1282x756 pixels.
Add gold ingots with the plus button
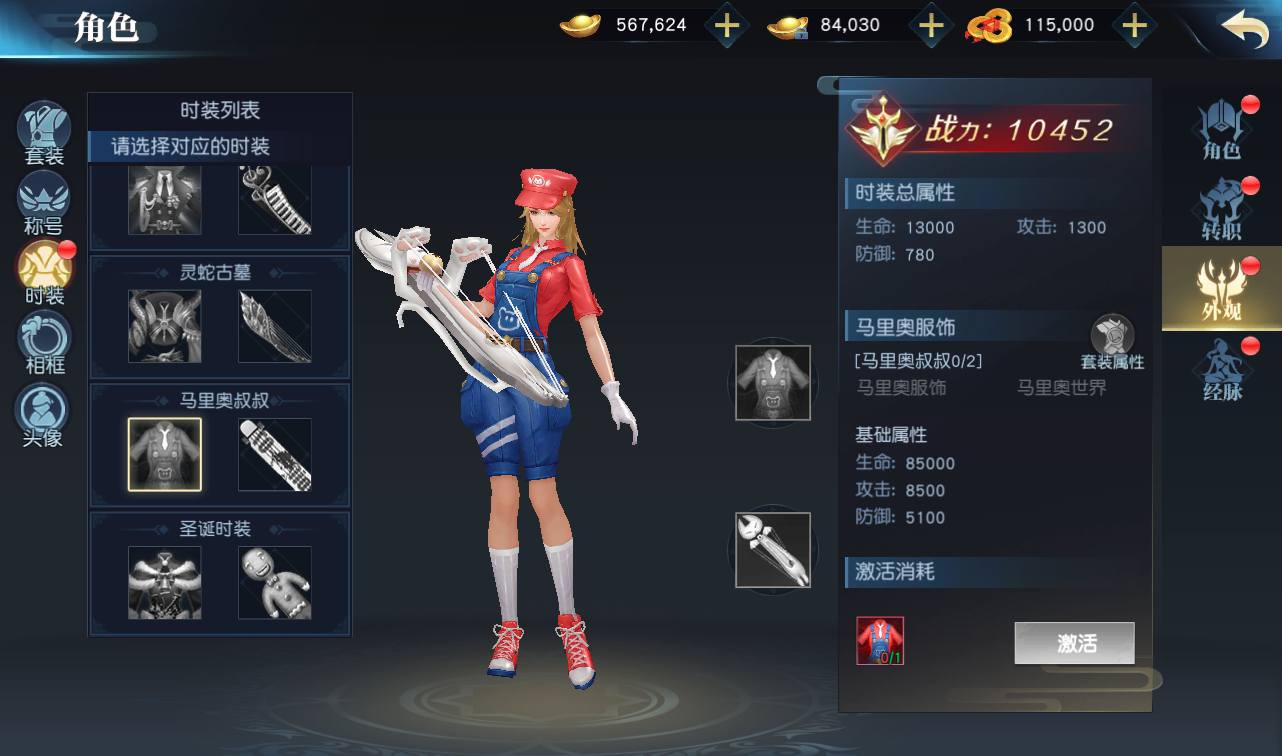tap(727, 26)
